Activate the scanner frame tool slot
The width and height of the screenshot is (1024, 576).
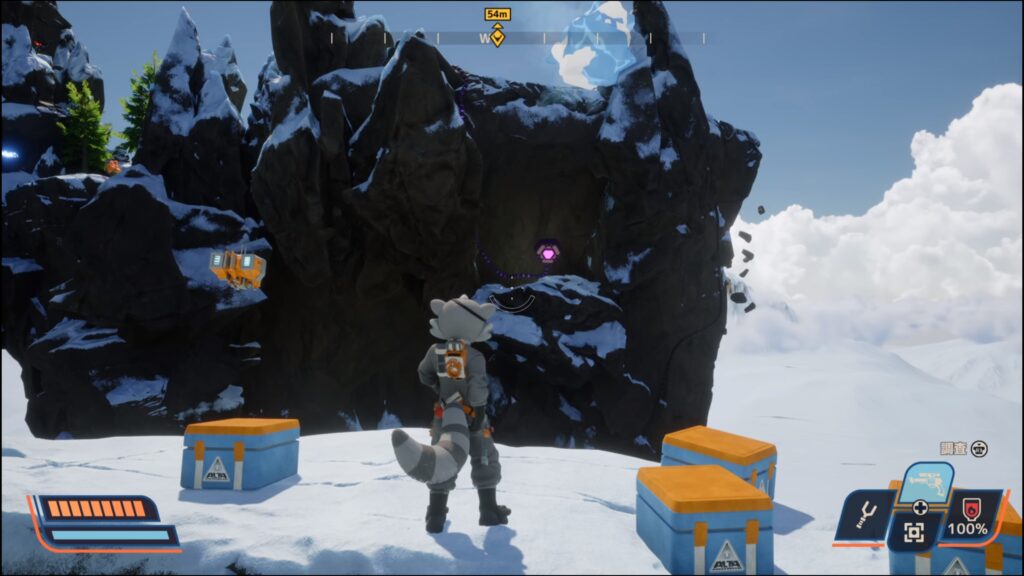coord(913,533)
